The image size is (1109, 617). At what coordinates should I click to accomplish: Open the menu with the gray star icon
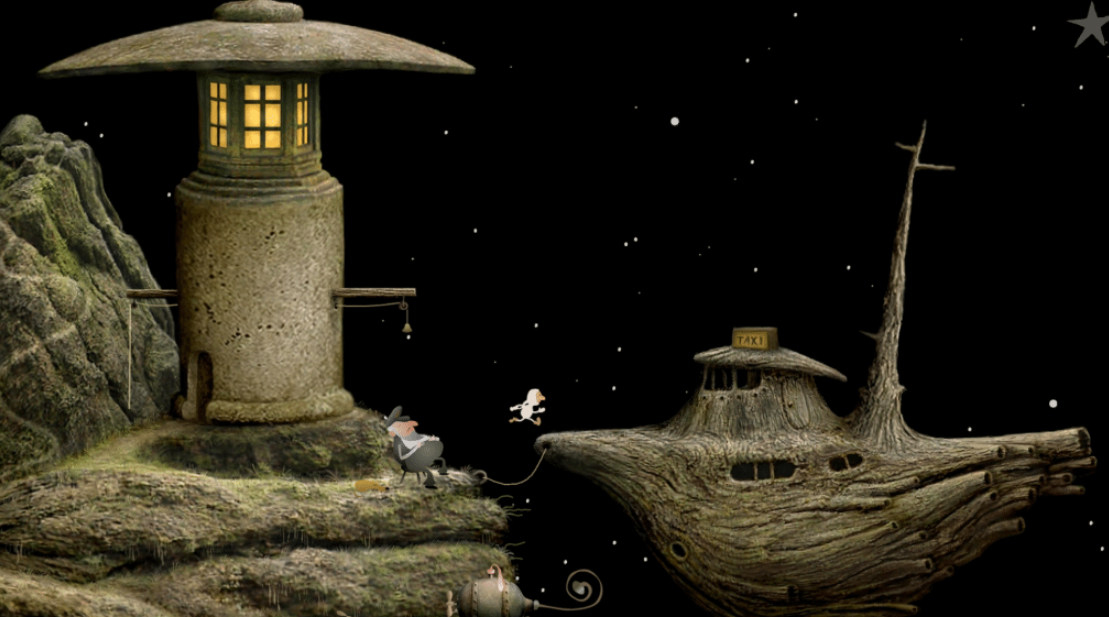point(1089,24)
